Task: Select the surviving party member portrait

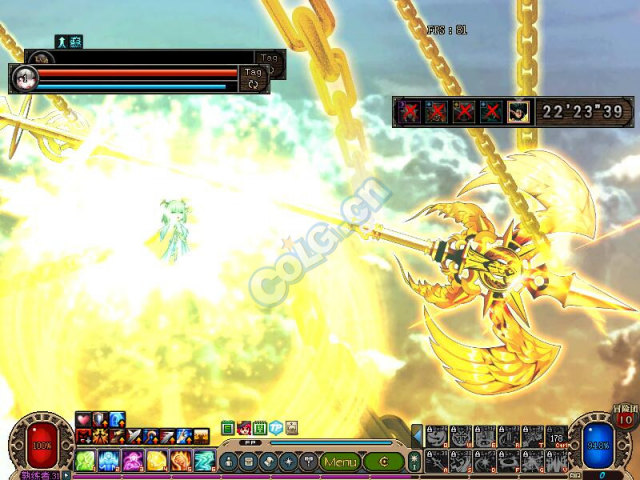Action: 517,111
